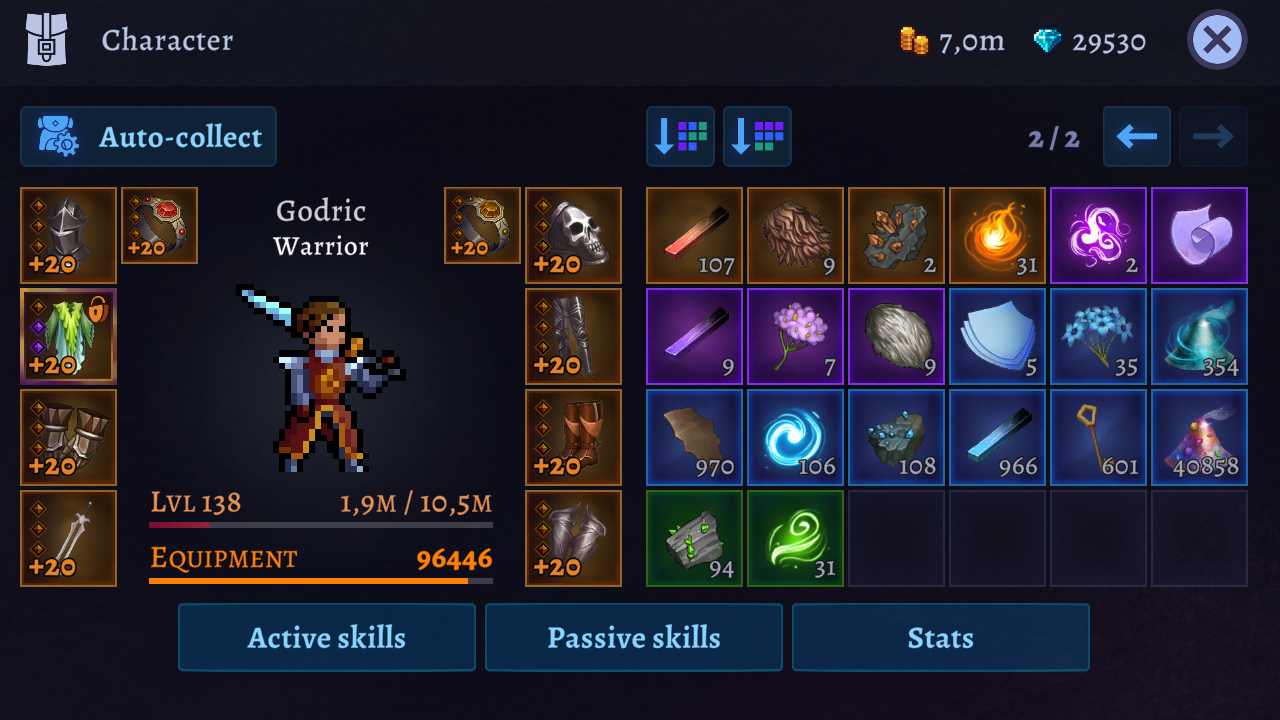Click the level experience progress bar
Image resolution: width=1280 pixels, height=720 pixels.
tap(320, 524)
